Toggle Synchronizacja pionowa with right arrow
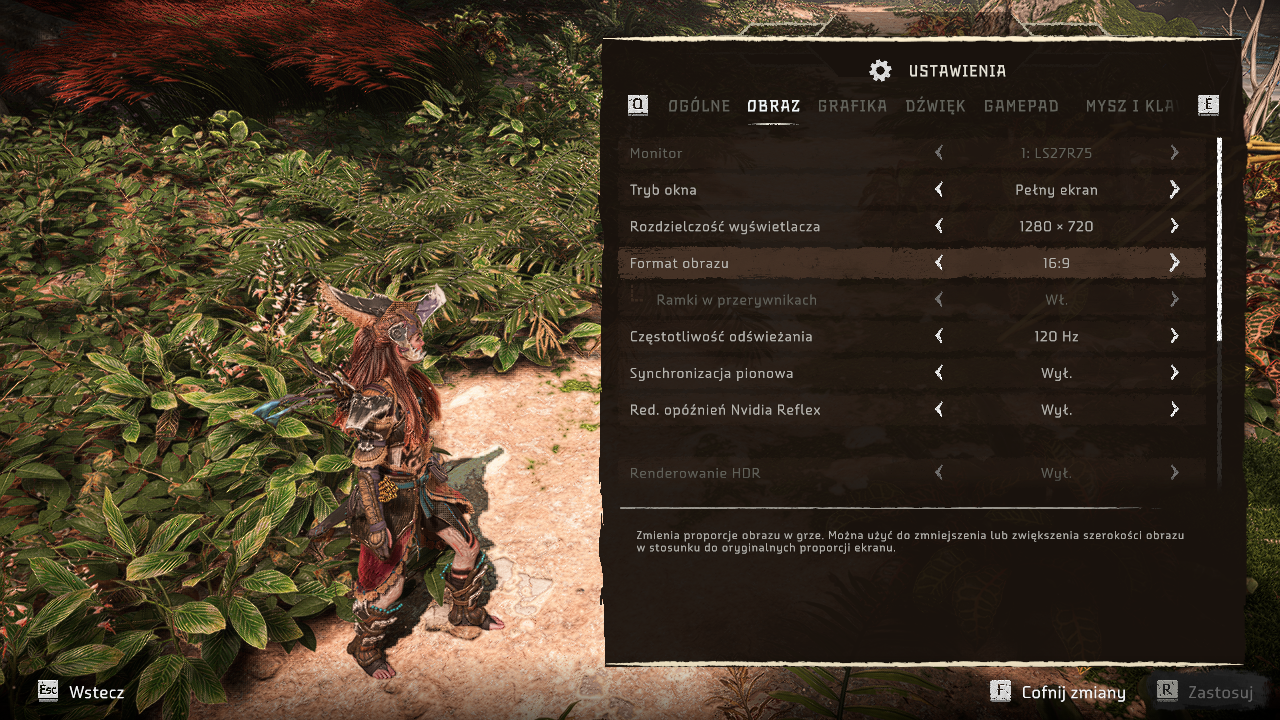The image size is (1280, 720). click(1174, 373)
